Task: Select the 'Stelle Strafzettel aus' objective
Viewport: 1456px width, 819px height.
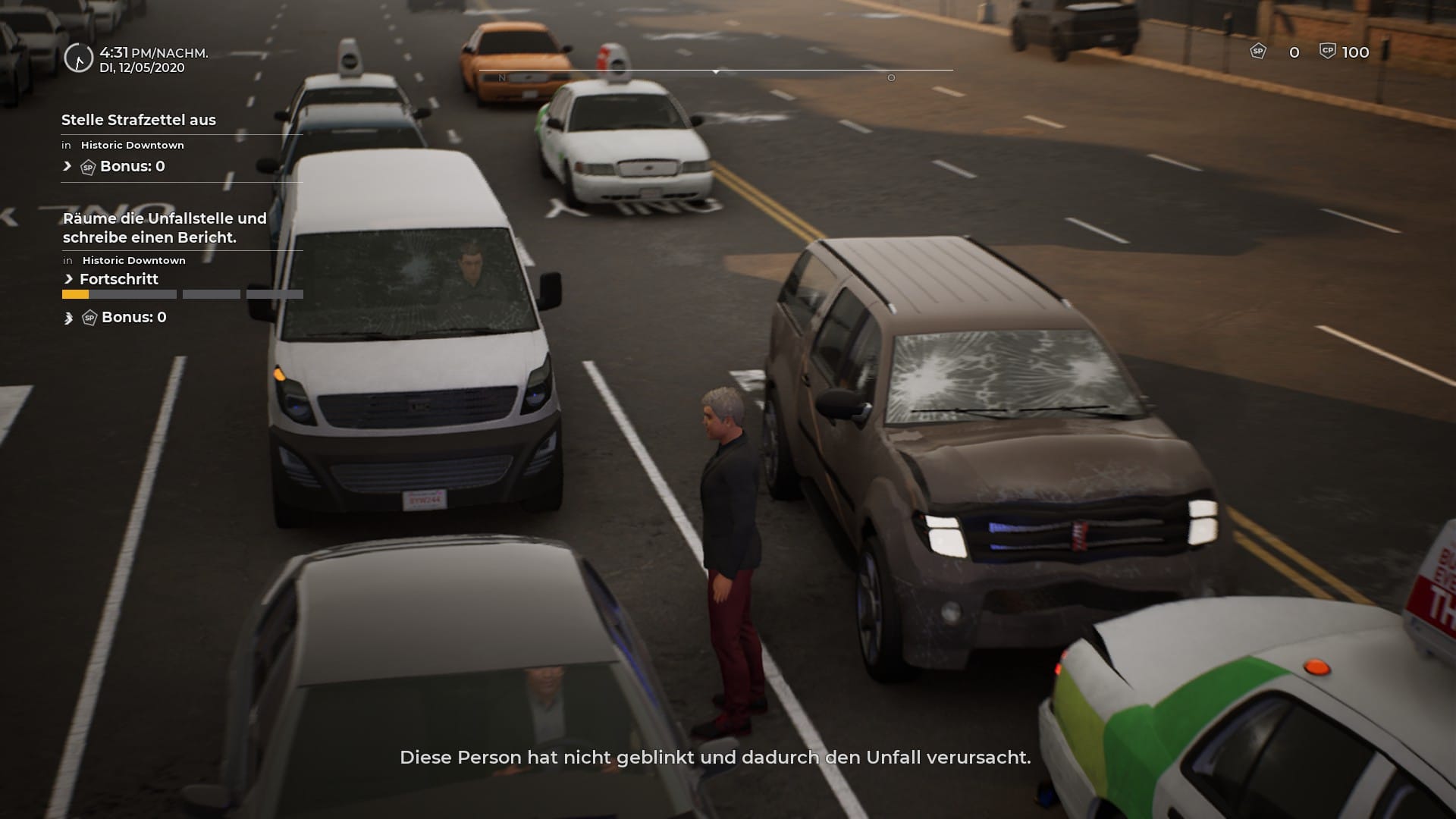Action: [x=139, y=120]
